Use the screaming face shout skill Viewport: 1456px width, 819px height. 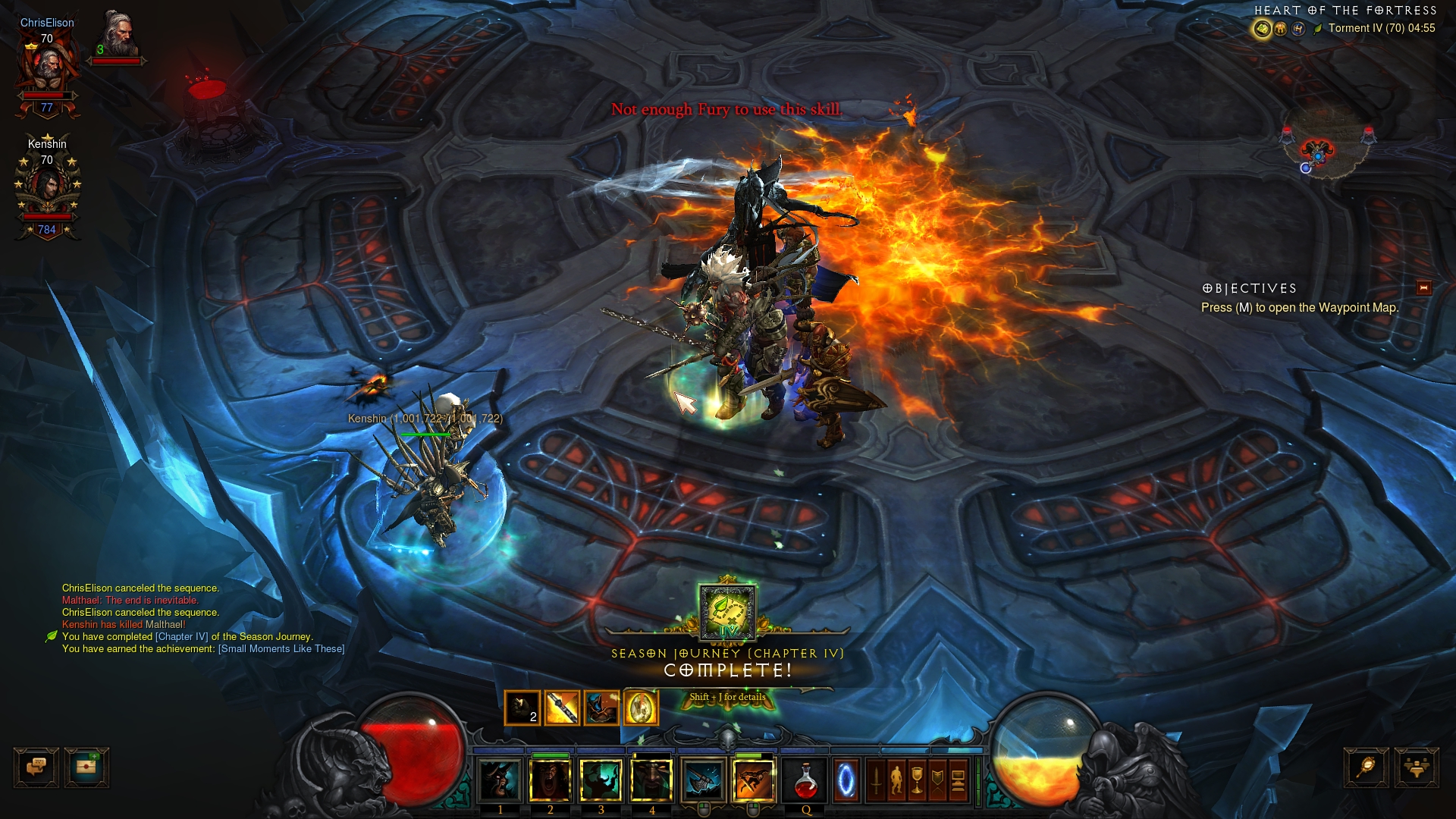(551, 780)
